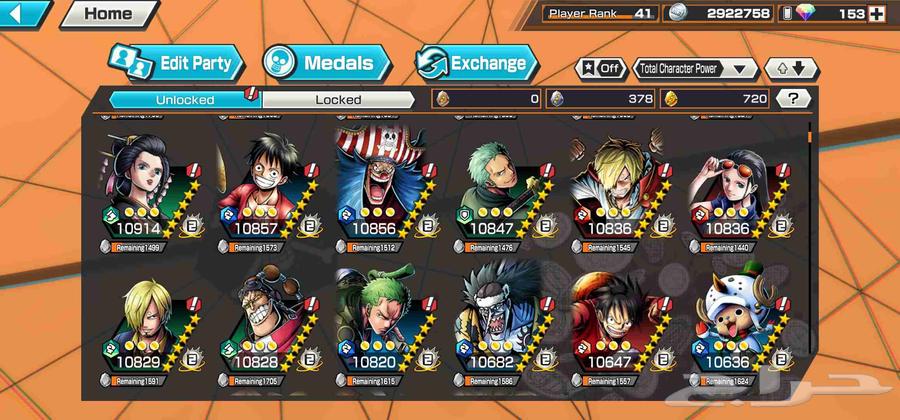Open the question mark help button
900x420 pixels.
coord(794,99)
